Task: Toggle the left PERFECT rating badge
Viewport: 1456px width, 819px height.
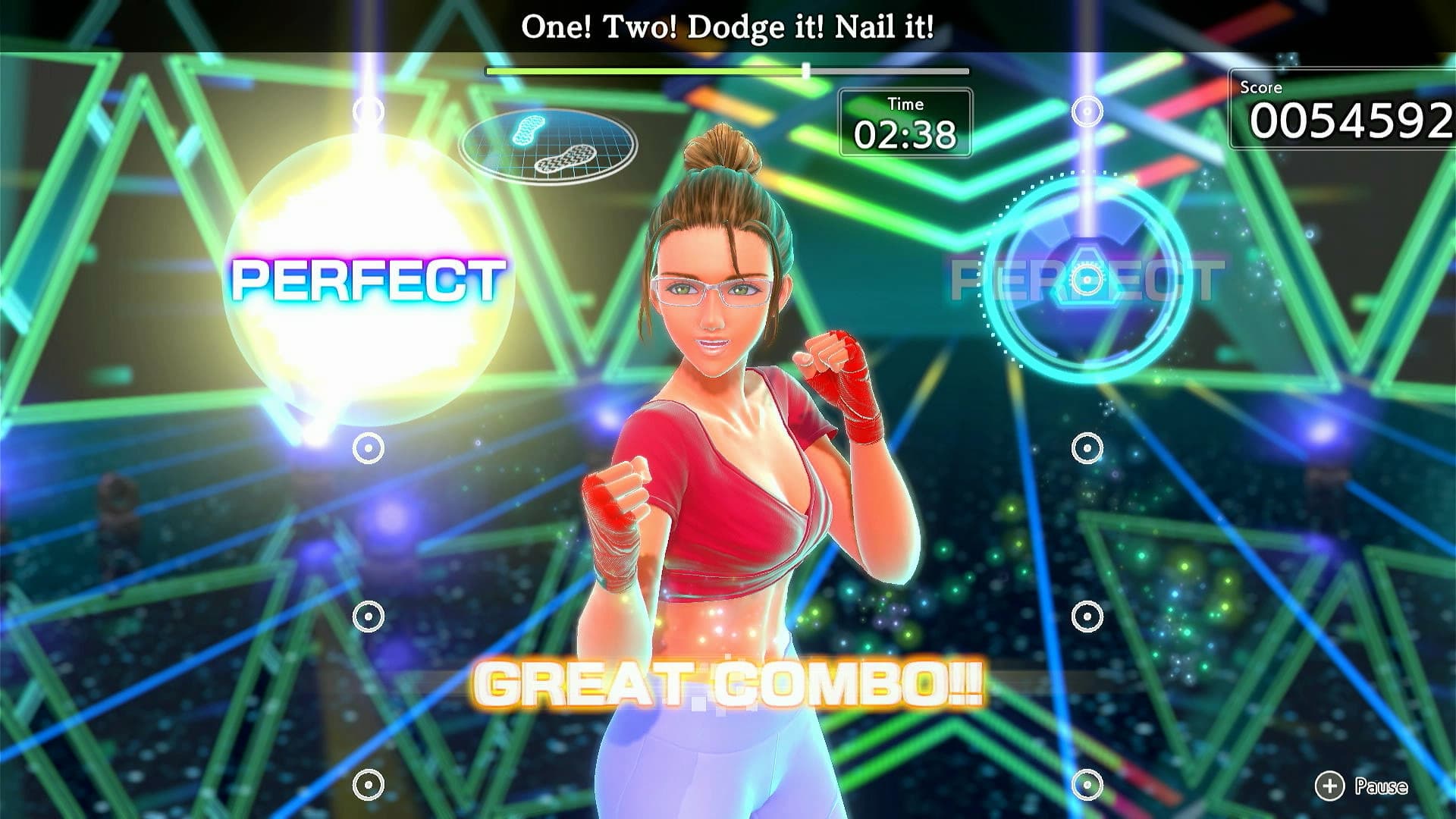Action: point(369,279)
